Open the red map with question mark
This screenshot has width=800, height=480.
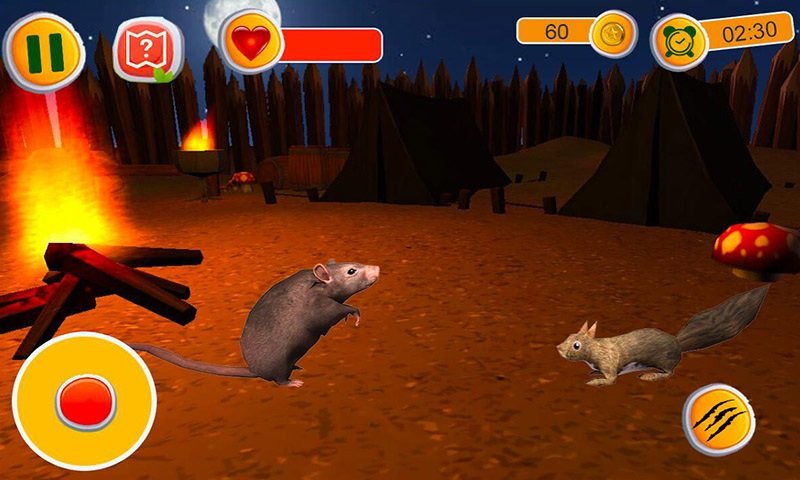(147, 50)
